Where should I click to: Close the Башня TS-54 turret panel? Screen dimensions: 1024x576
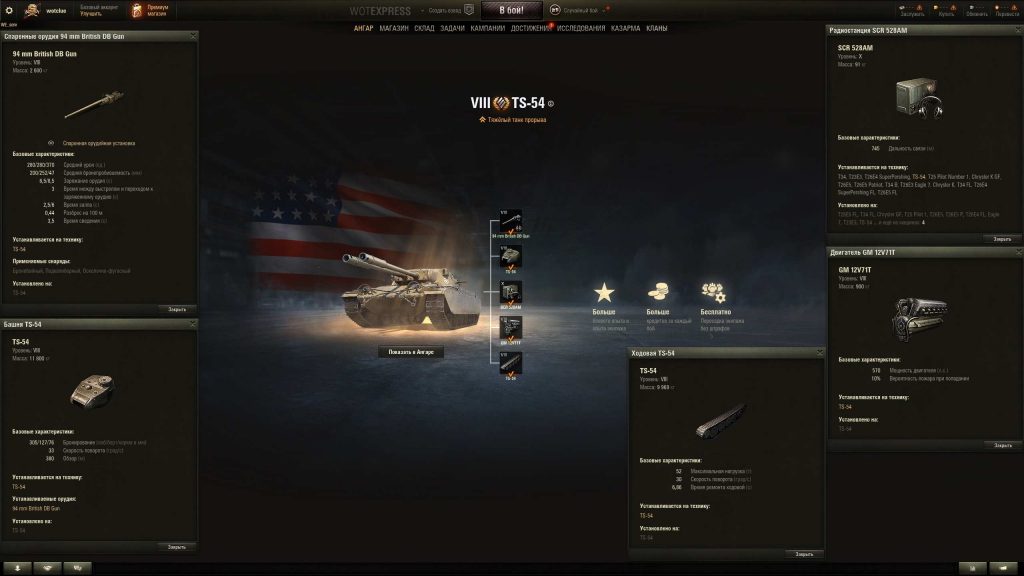point(176,547)
